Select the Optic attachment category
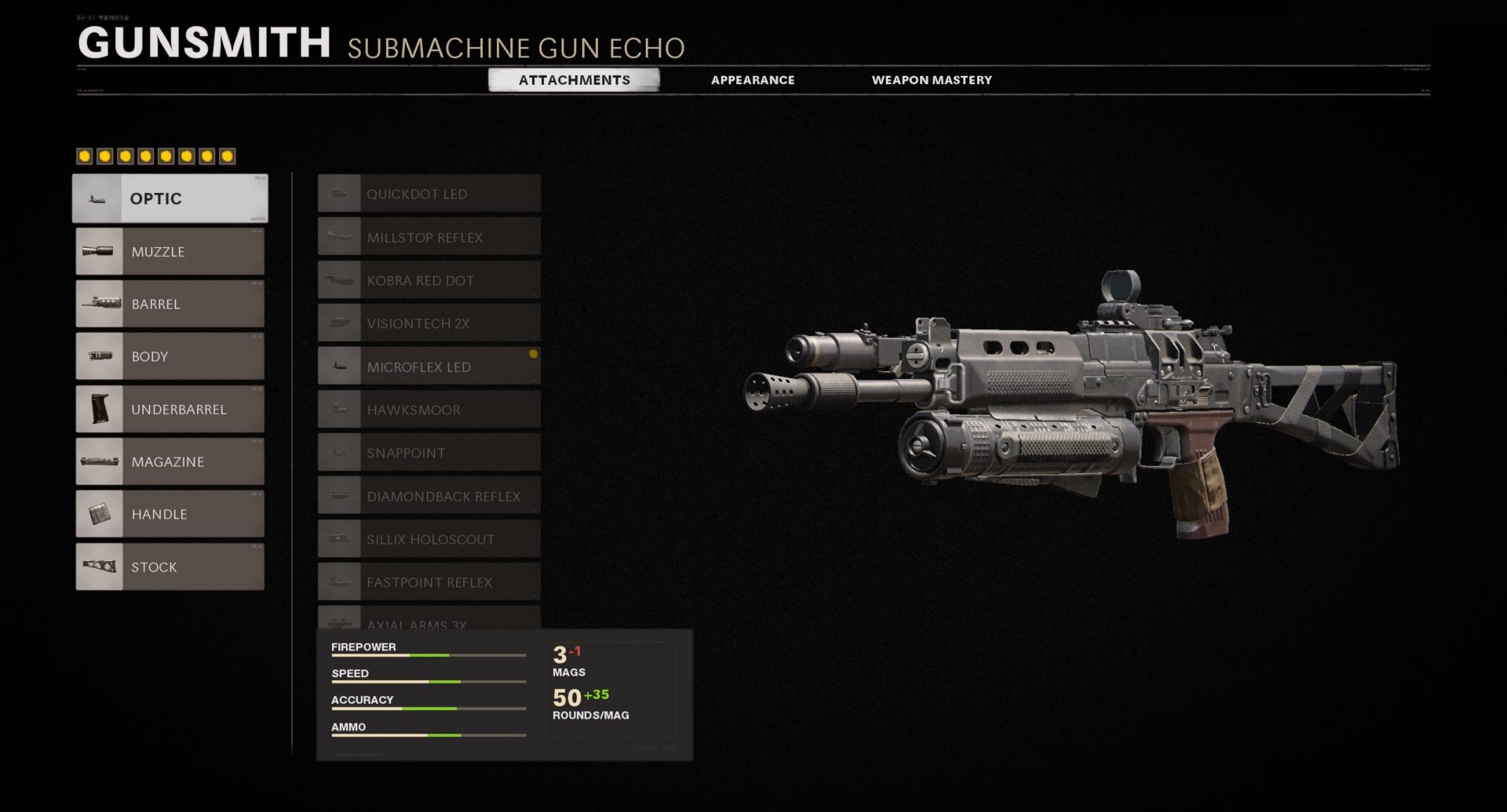Viewport: 1507px width, 812px height. pyautogui.click(x=170, y=198)
